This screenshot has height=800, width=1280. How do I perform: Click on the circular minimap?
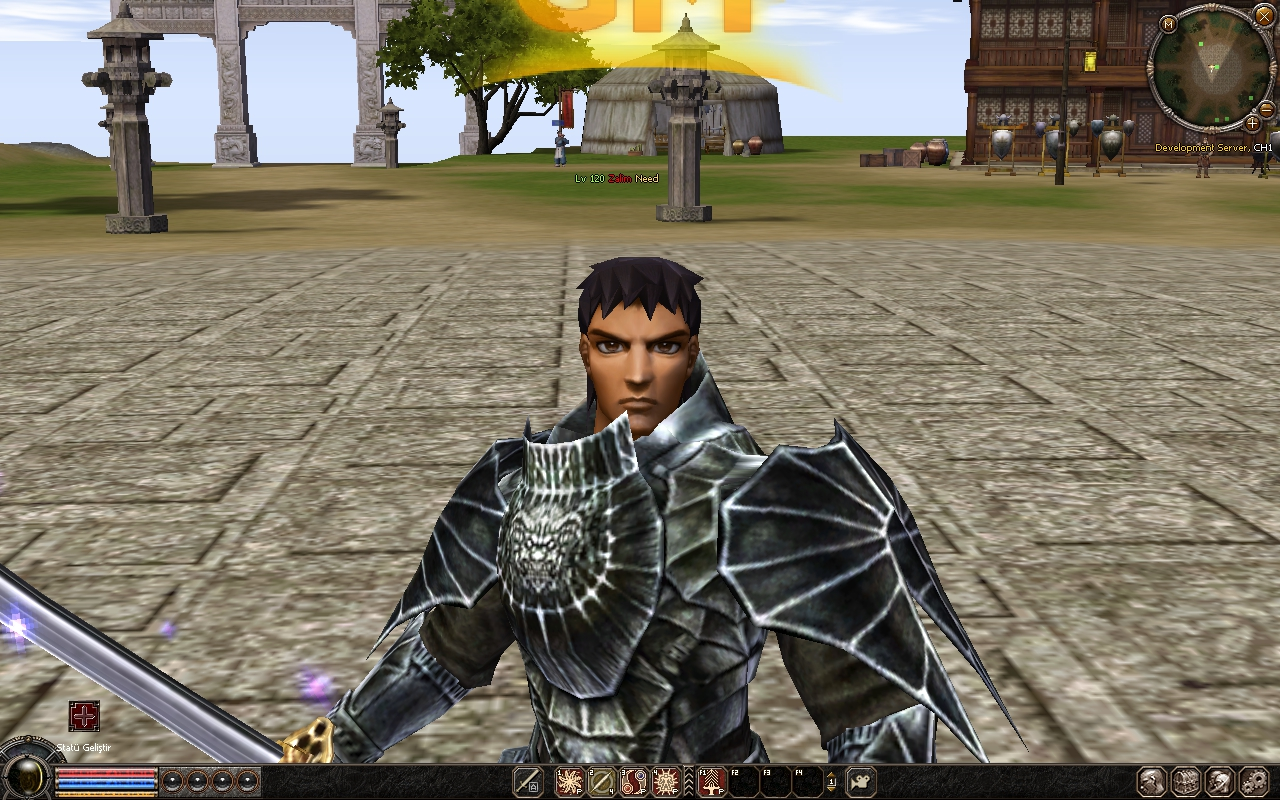[x=1211, y=68]
